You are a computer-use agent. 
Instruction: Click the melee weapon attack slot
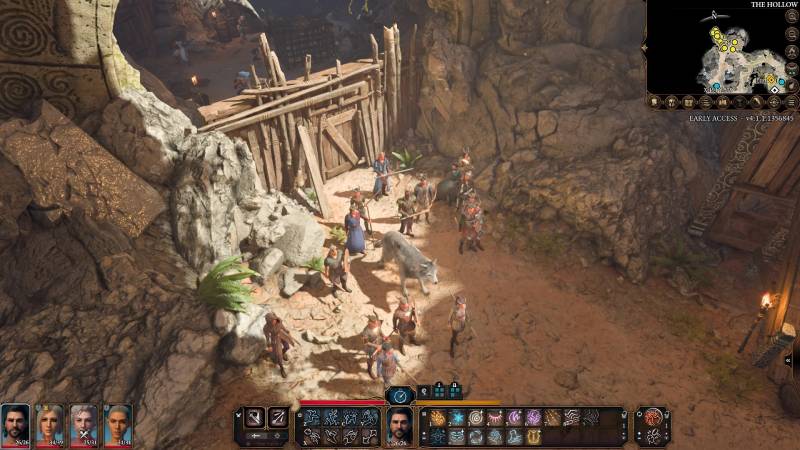point(254,416)
